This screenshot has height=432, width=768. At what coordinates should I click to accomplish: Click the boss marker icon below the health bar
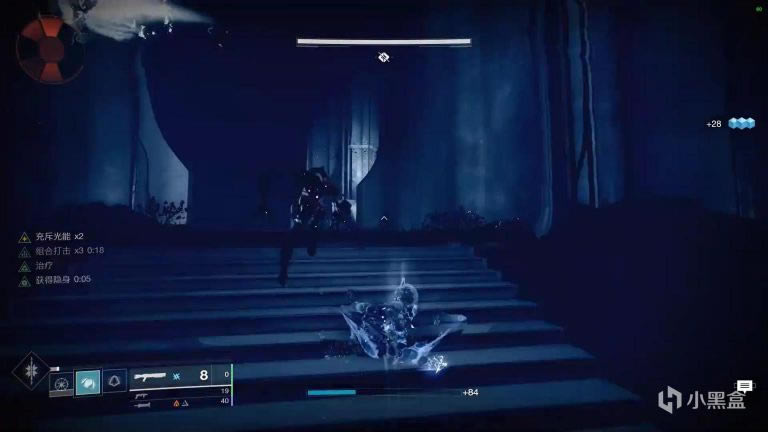click(383, 57)
